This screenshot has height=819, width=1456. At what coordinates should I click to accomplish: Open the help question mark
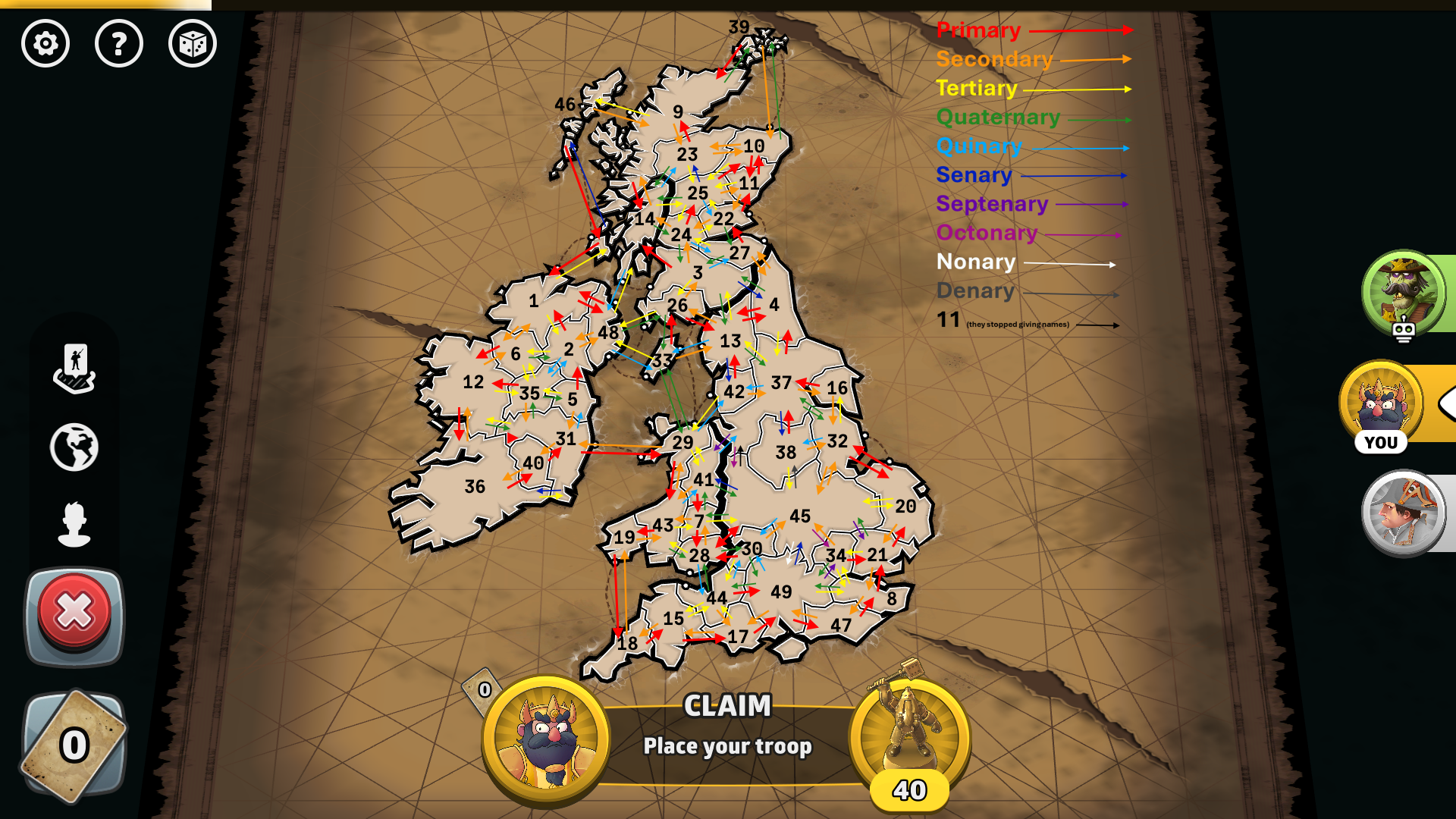pyautogui.click(x=119, y=44)
